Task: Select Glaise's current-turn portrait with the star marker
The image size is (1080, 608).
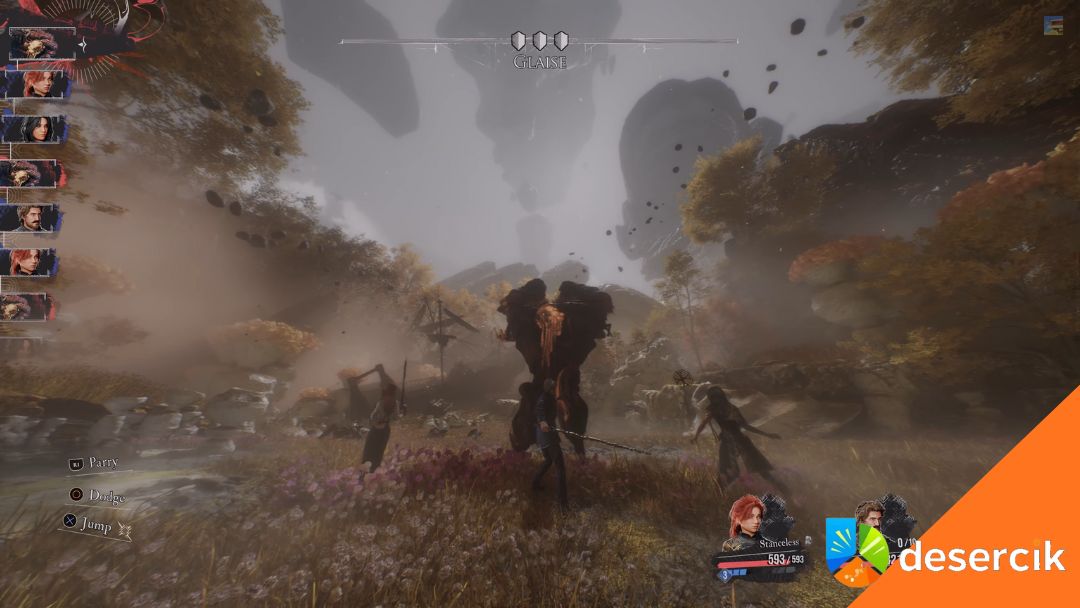Action: (x=42, y=44)
